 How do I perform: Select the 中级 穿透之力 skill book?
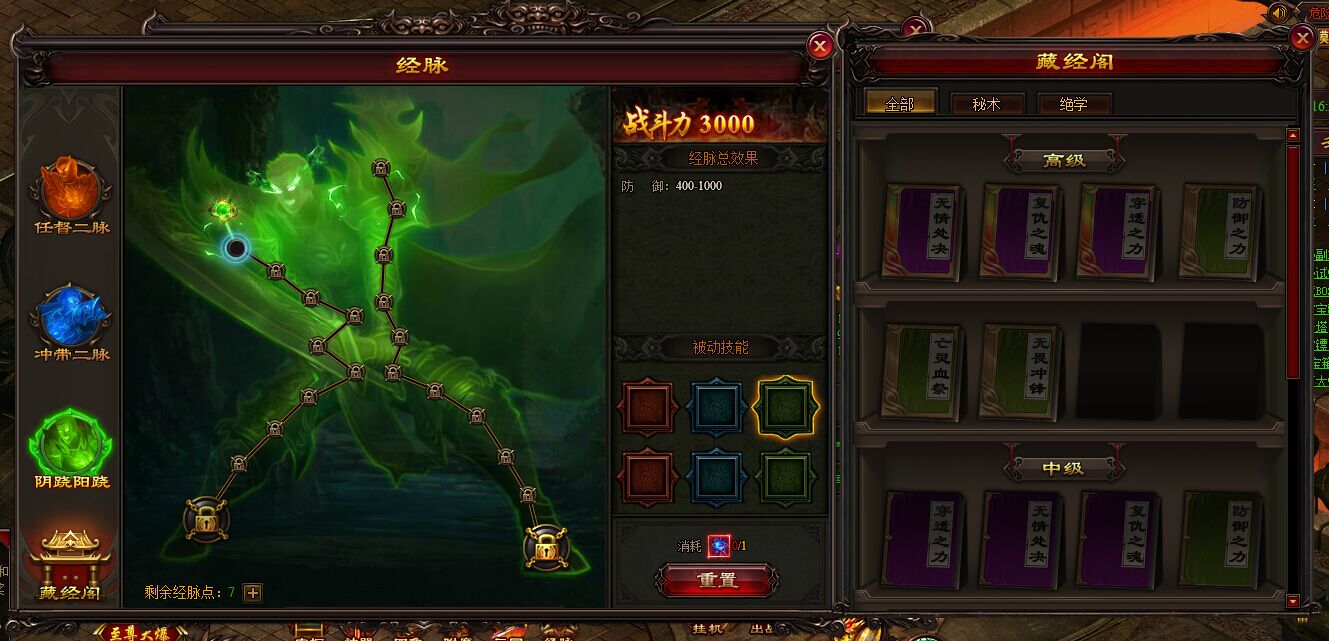tap(922, 540)
